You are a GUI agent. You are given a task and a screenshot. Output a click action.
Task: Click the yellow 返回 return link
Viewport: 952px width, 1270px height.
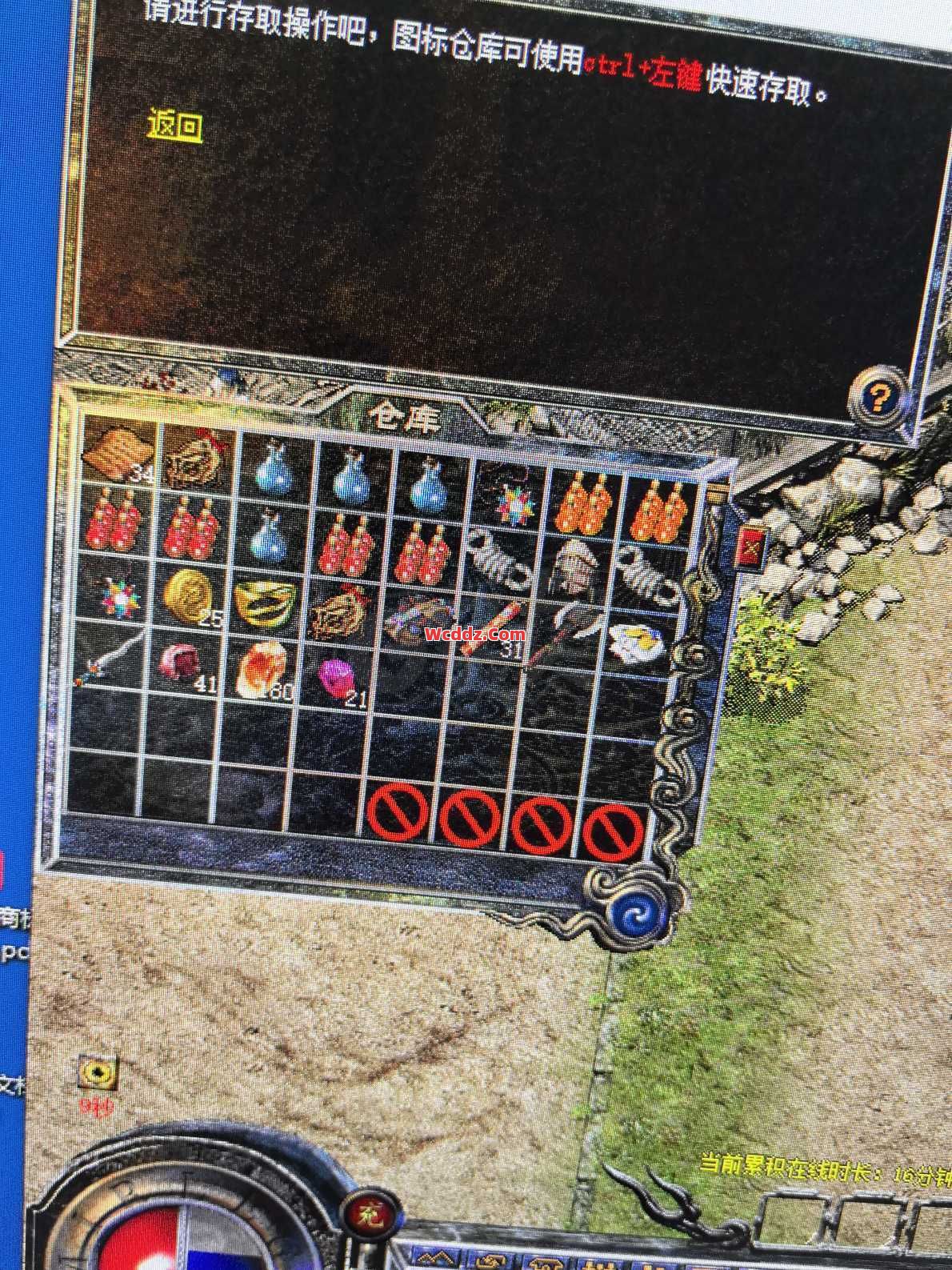click(x=174, y=126)
